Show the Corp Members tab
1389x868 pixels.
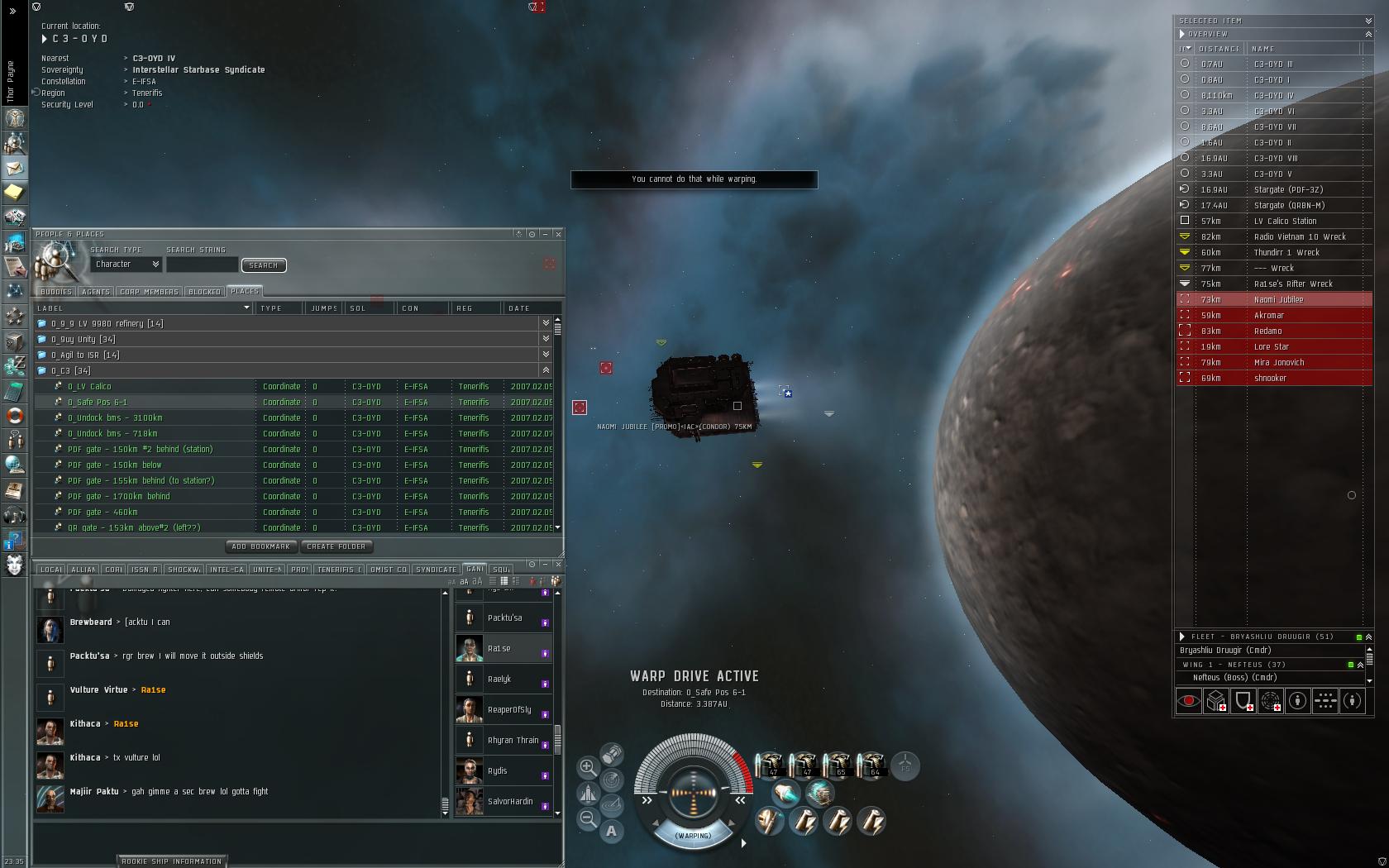[x=149, y=292]
